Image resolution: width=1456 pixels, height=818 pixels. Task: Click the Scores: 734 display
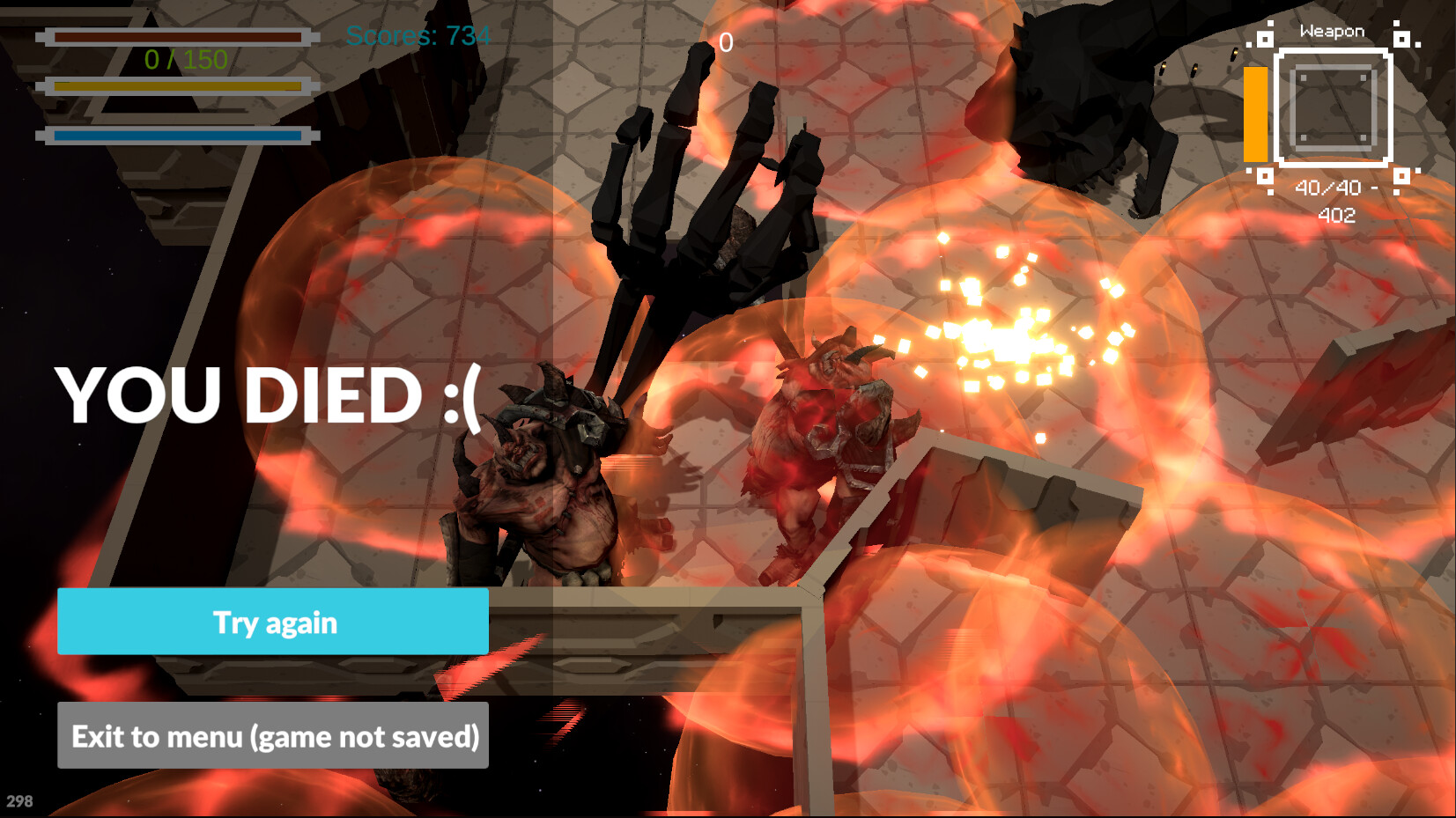pos(419,37)
